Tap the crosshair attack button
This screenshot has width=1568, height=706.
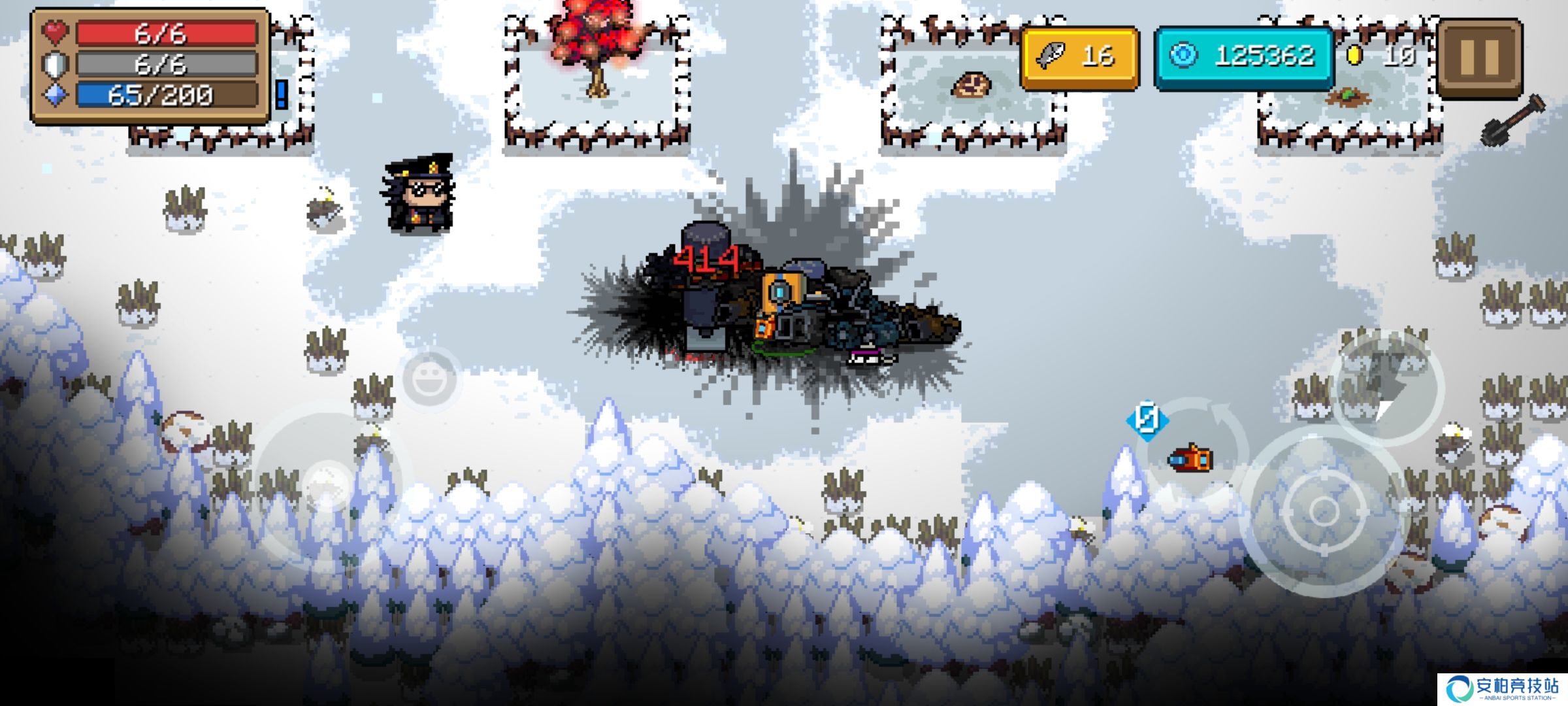coord(1324,511)
